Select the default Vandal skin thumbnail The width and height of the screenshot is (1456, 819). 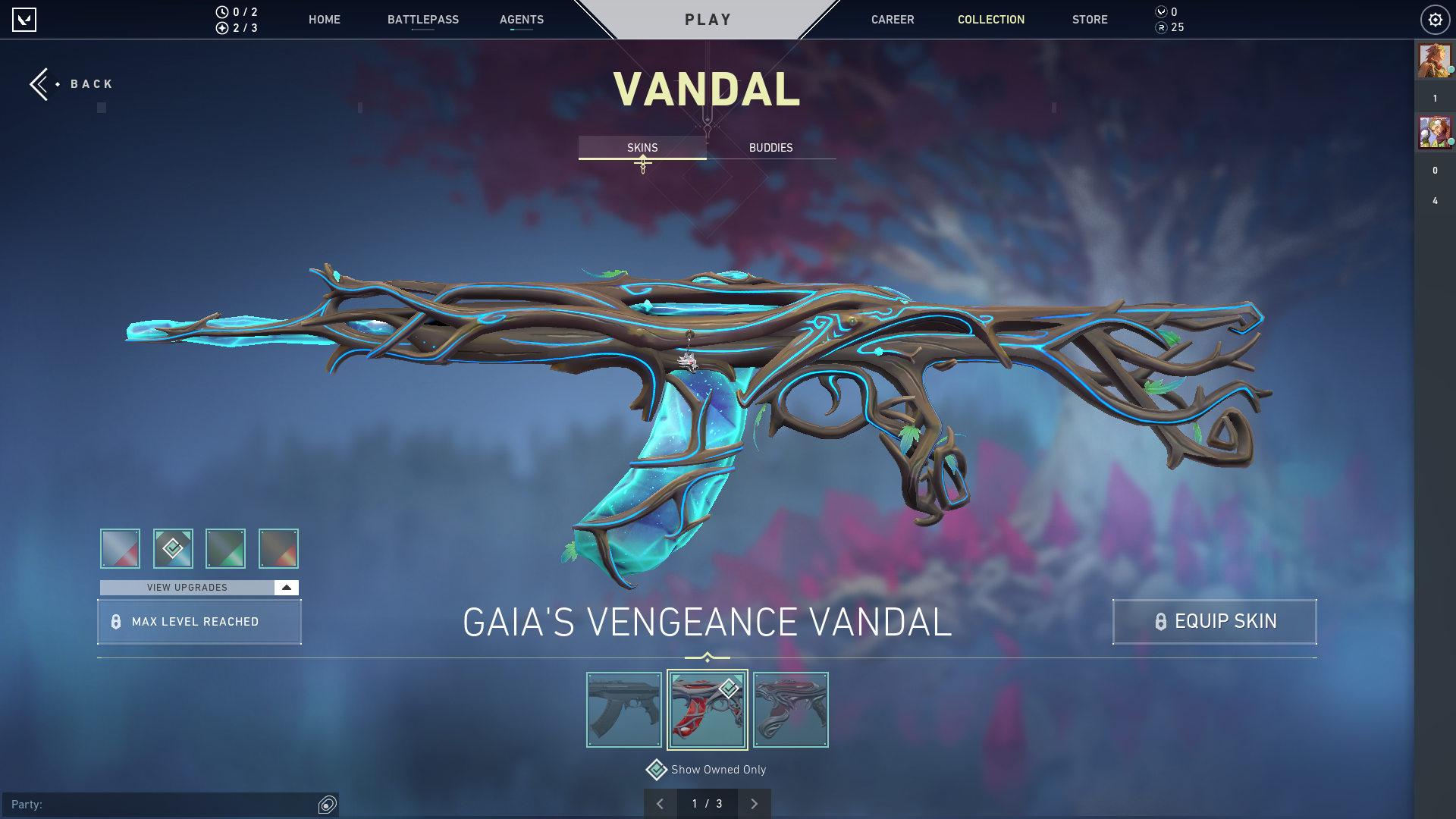click(624, 710)
